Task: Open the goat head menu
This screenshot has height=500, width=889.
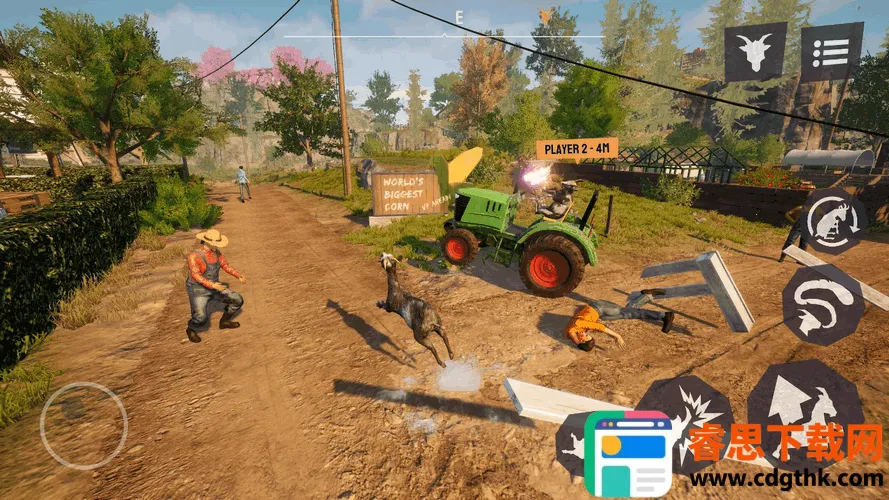Action: point(755,52)
